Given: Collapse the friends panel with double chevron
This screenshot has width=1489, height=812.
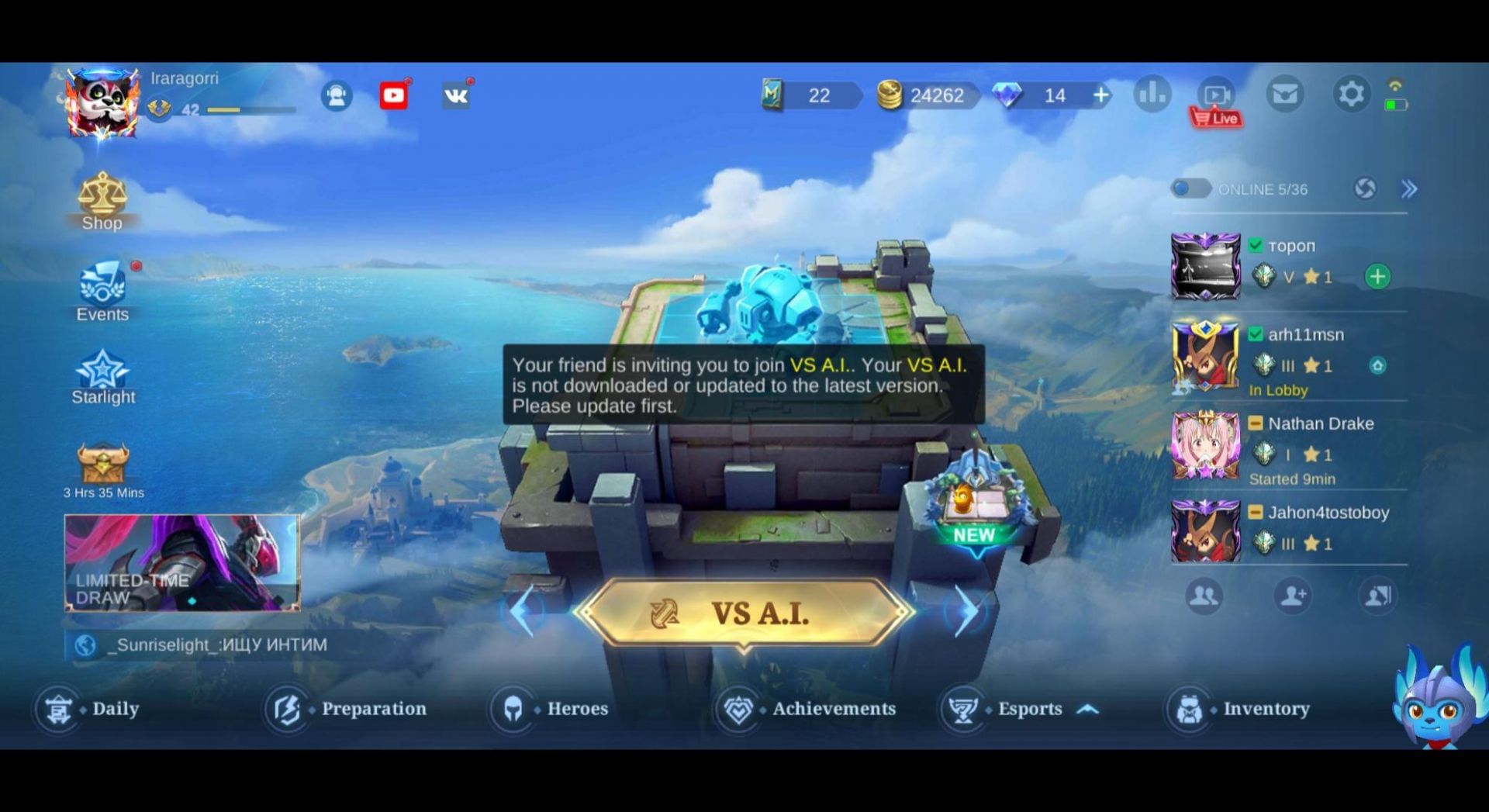Looking at the screenshot, I should [x=1408, y=189].
